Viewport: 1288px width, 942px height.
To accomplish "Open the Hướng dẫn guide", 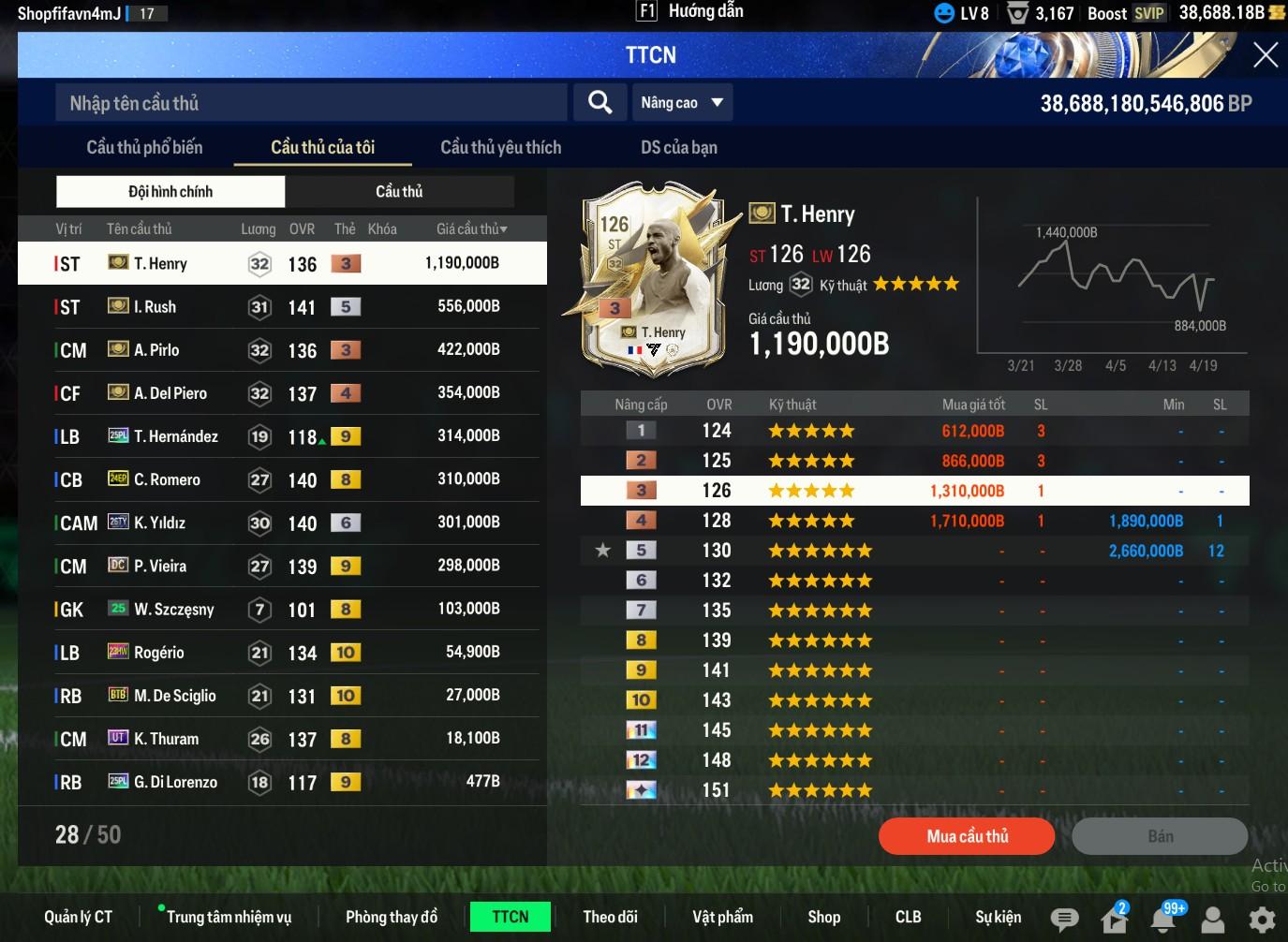I will point(691,11).
